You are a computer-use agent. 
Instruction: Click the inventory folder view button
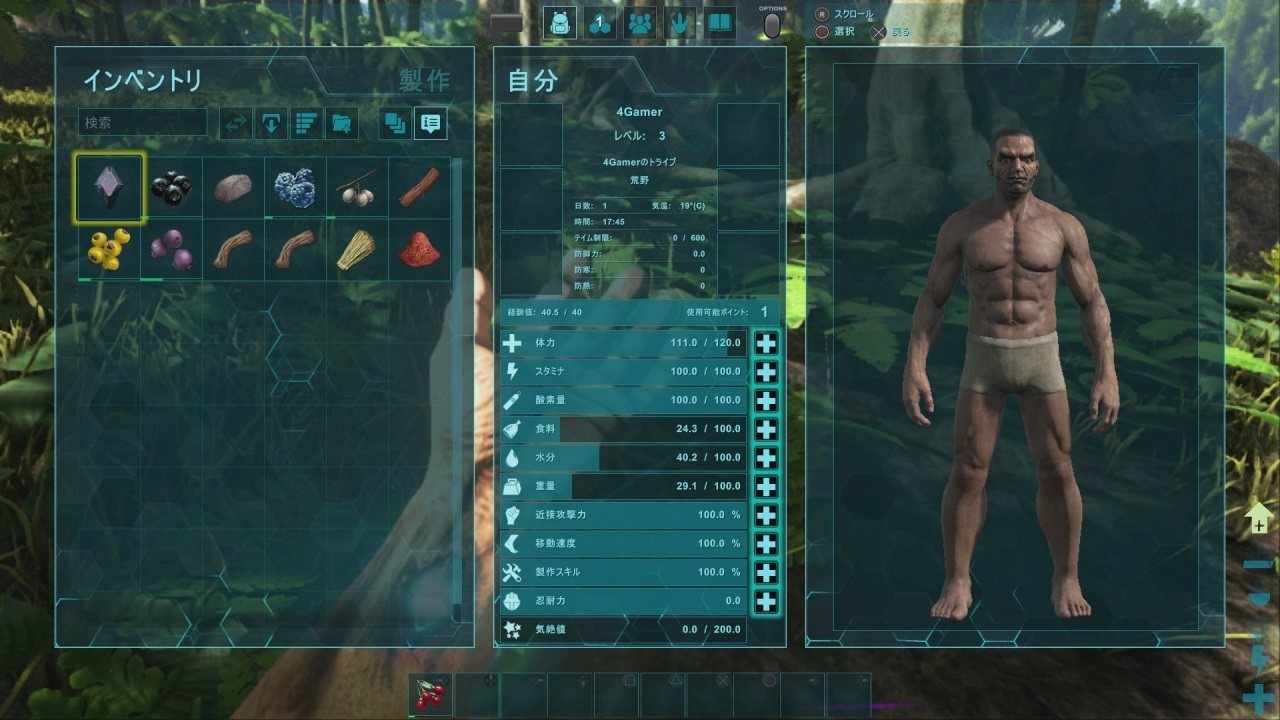(342, 123)
